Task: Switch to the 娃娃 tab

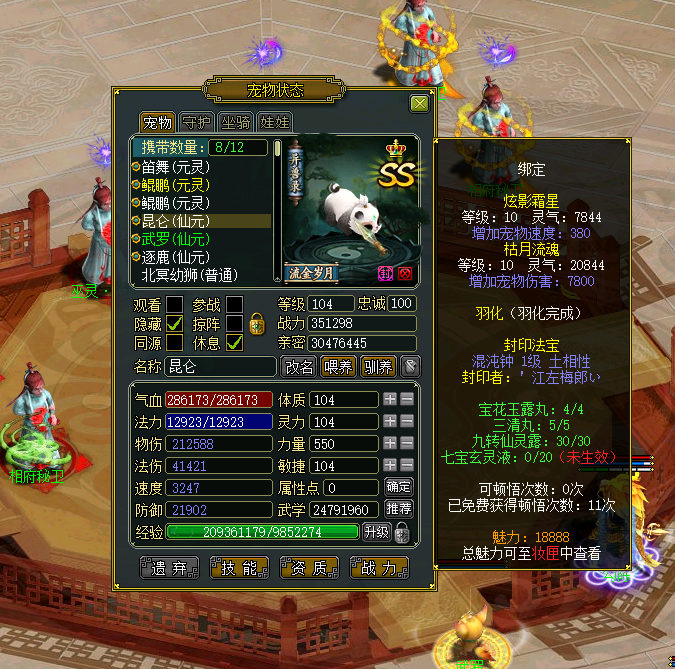Action: (x=274, y=123)
